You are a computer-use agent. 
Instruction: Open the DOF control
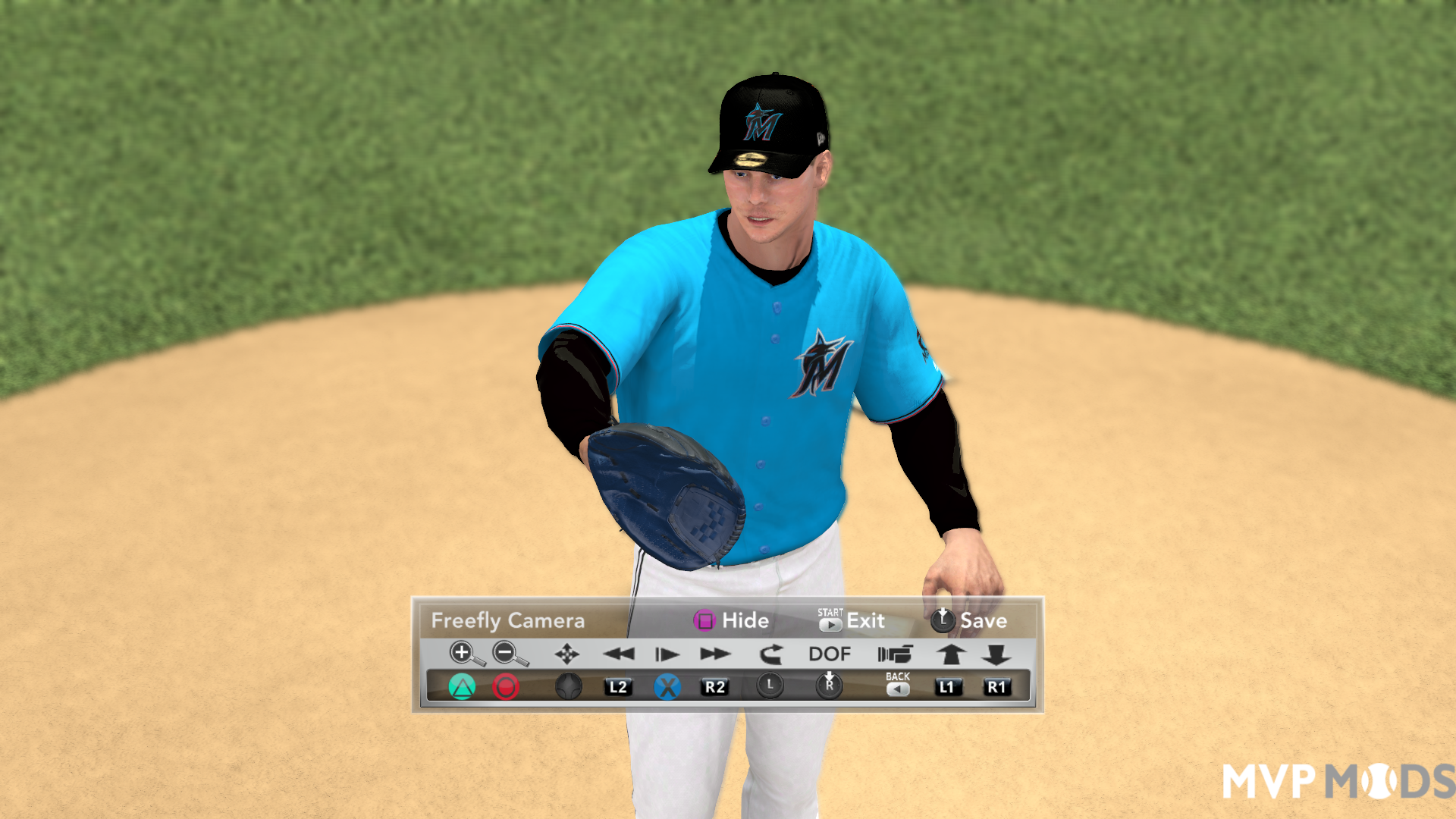[830, 653]
